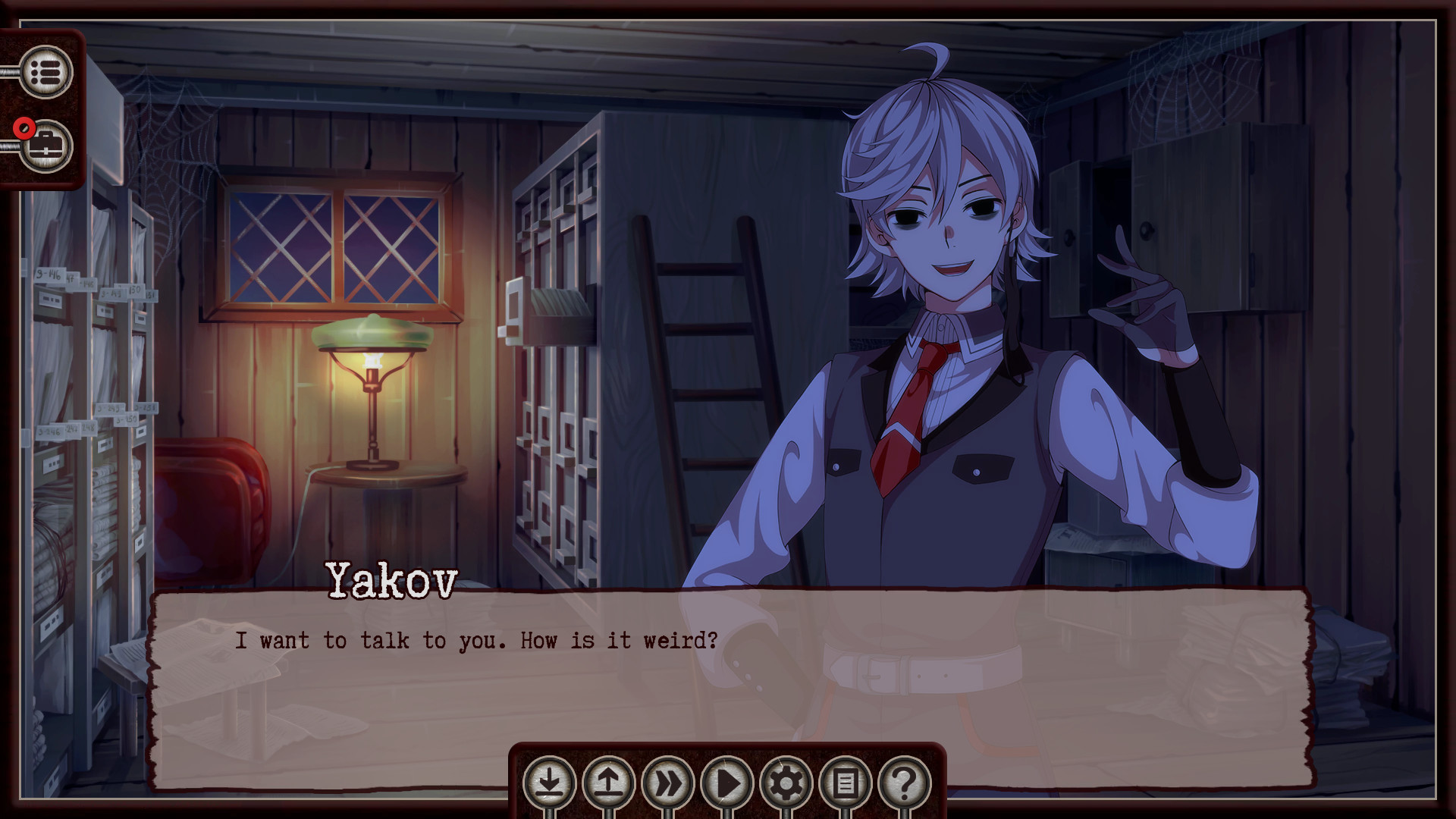The width and height of the screenshot is (1456, 819).
Task: Open the backlog list icon top-left
Action: tap(47, 72)
